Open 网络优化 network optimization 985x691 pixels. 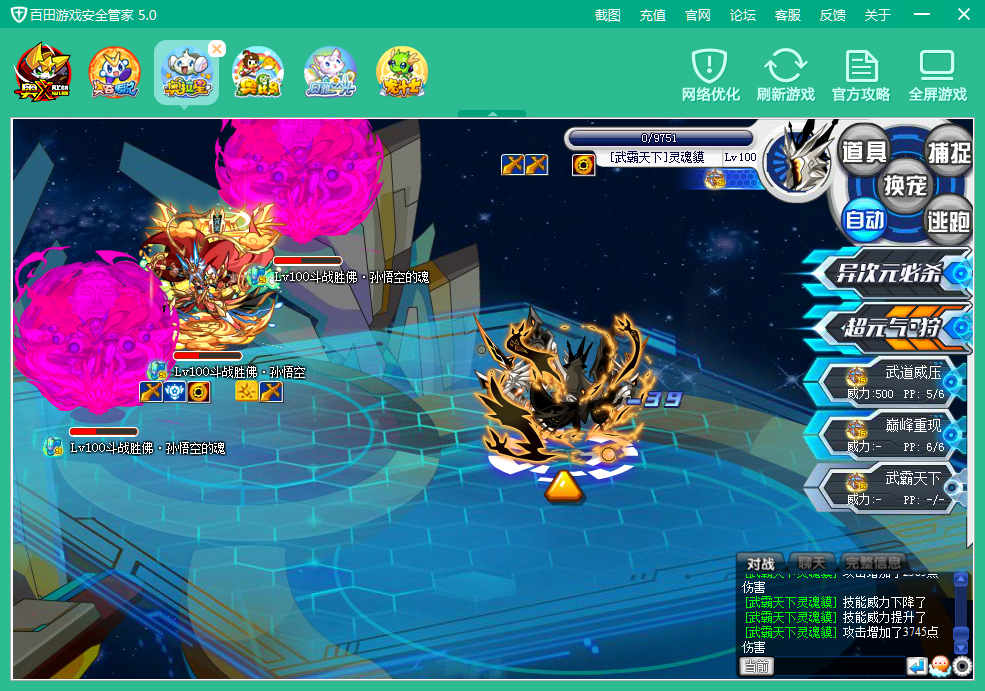tap(710, 76)
